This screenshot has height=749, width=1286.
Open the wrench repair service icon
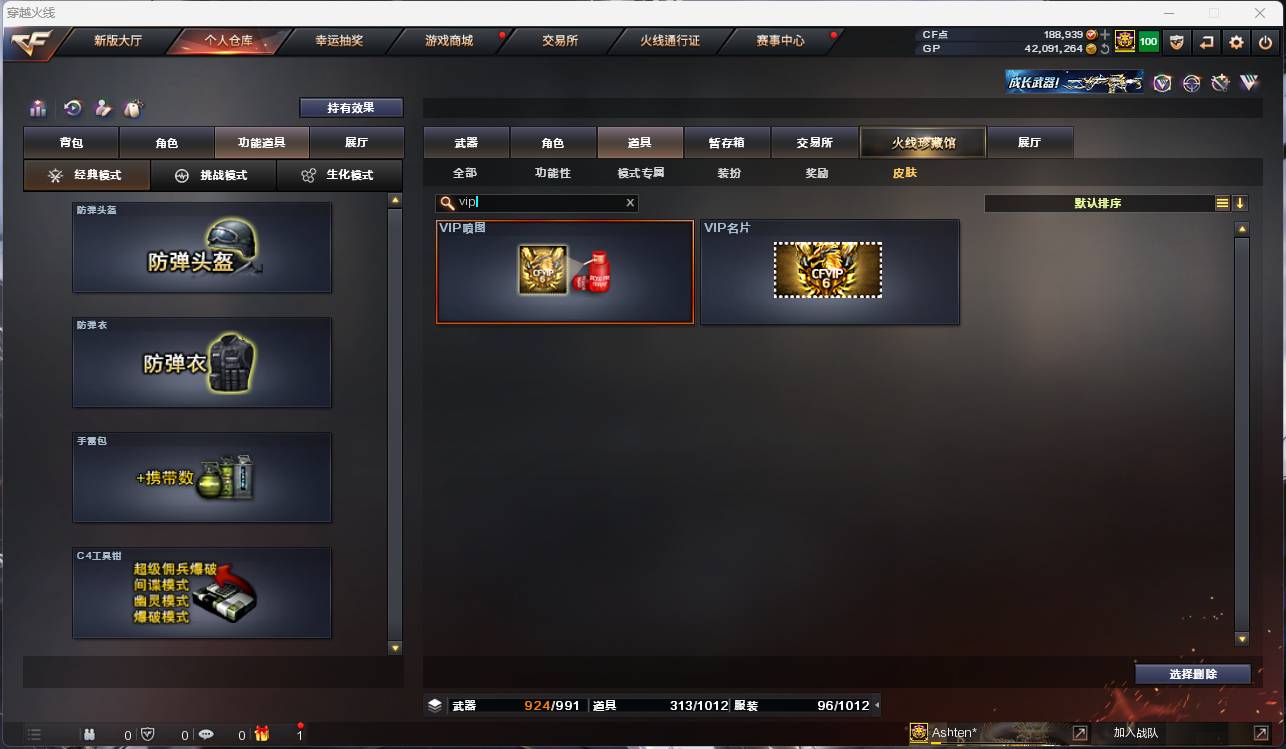[1221, 83]
